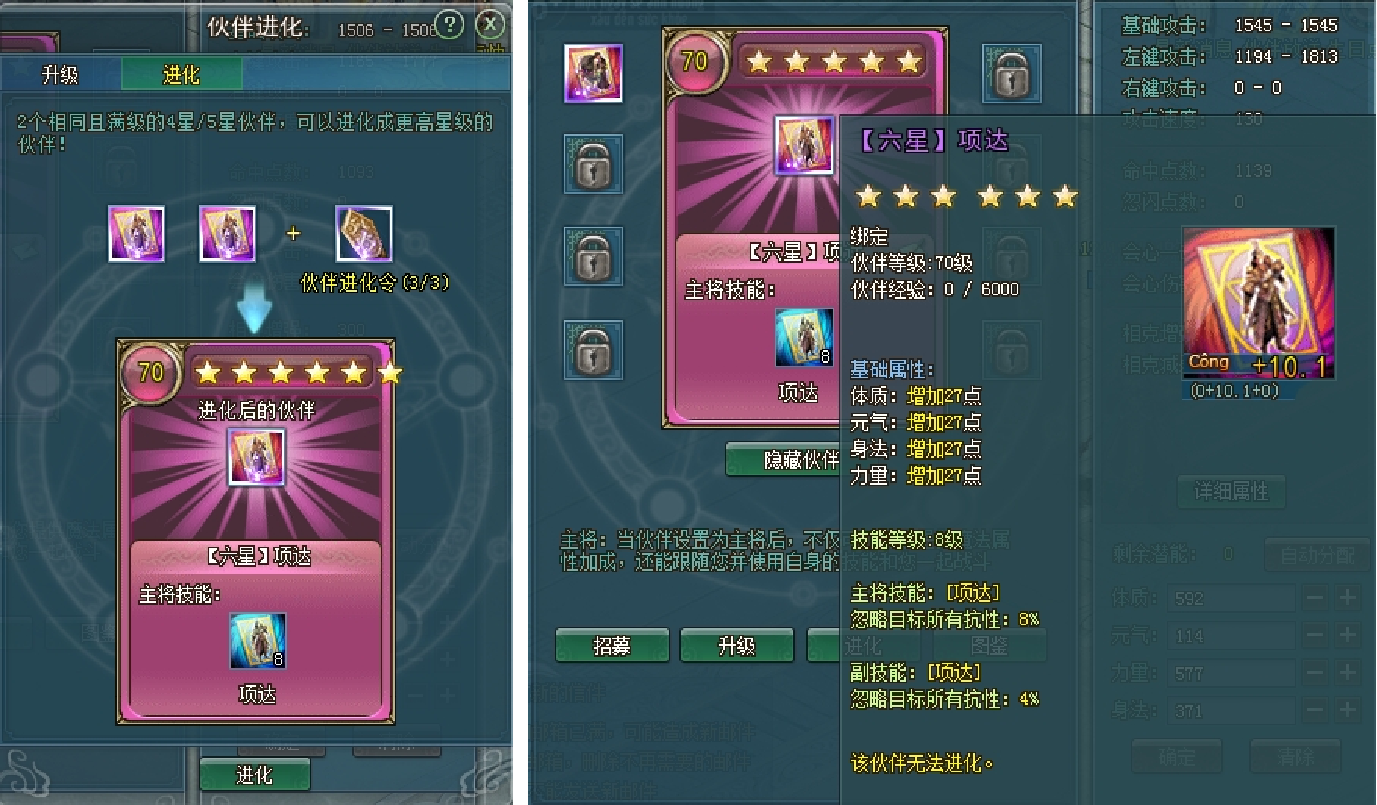Select the 伙伴进化令 material icon
The image size is (1377, 805).
(x=363, y=234)
